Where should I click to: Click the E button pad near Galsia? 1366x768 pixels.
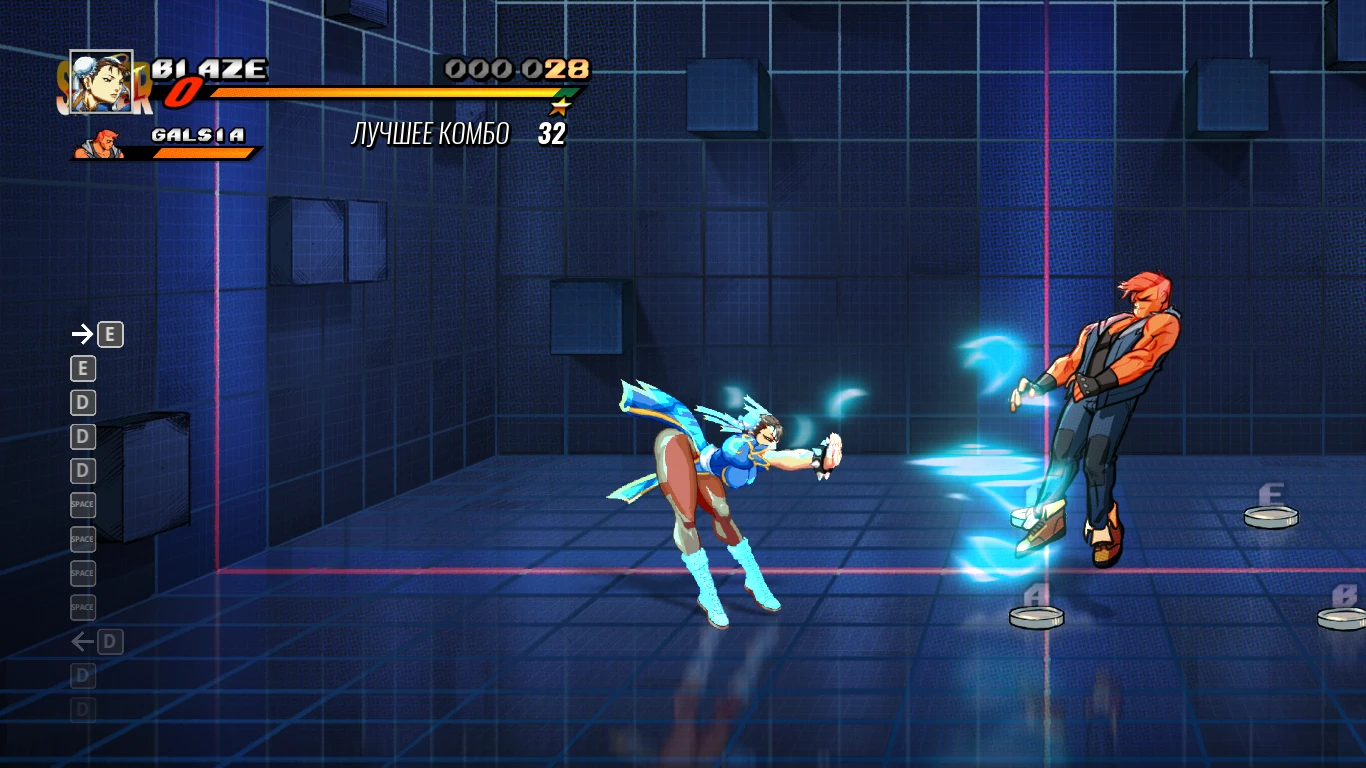tap(1271, 515)
